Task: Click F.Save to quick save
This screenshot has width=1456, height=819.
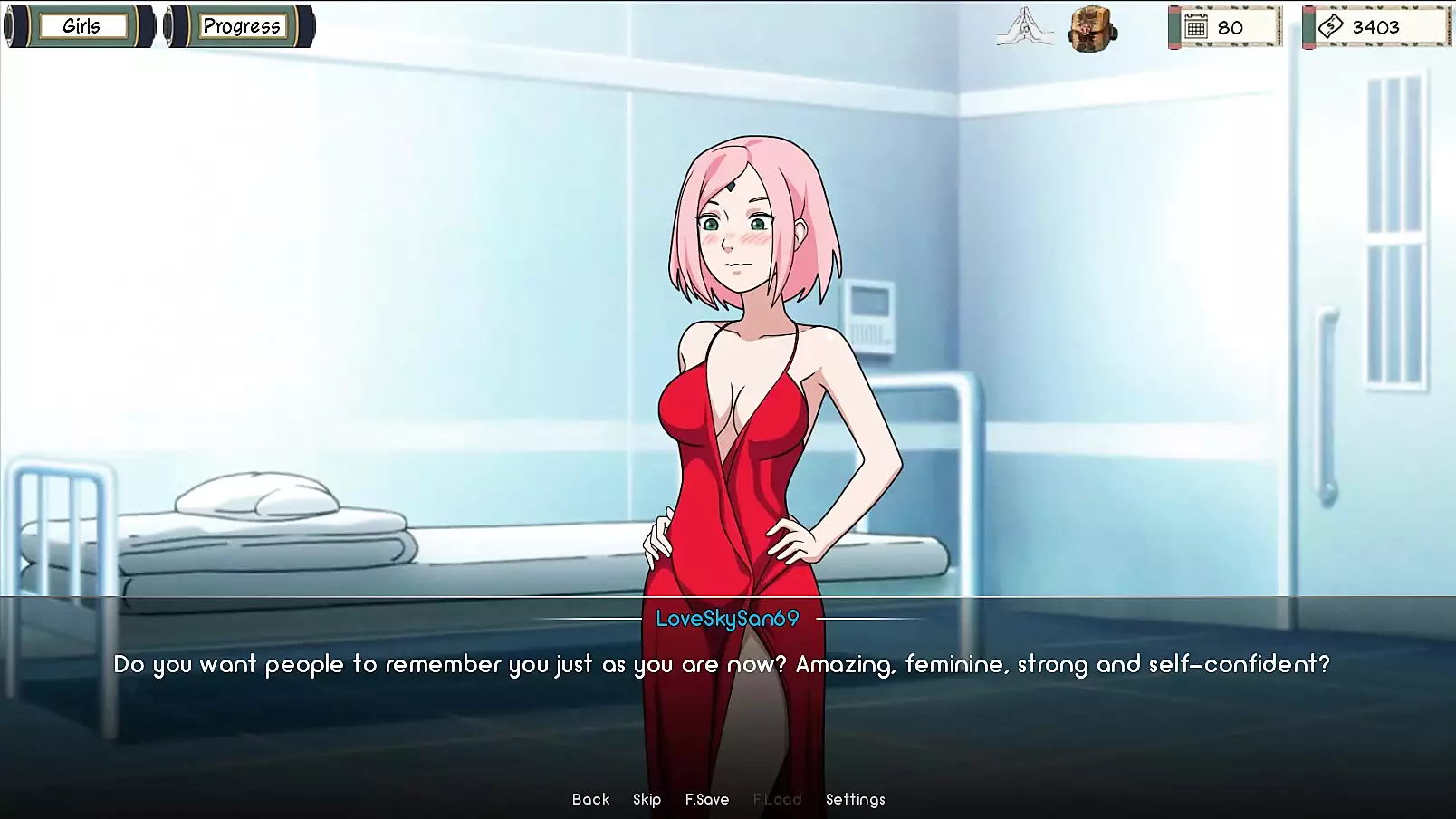Action: click(706, 799)
